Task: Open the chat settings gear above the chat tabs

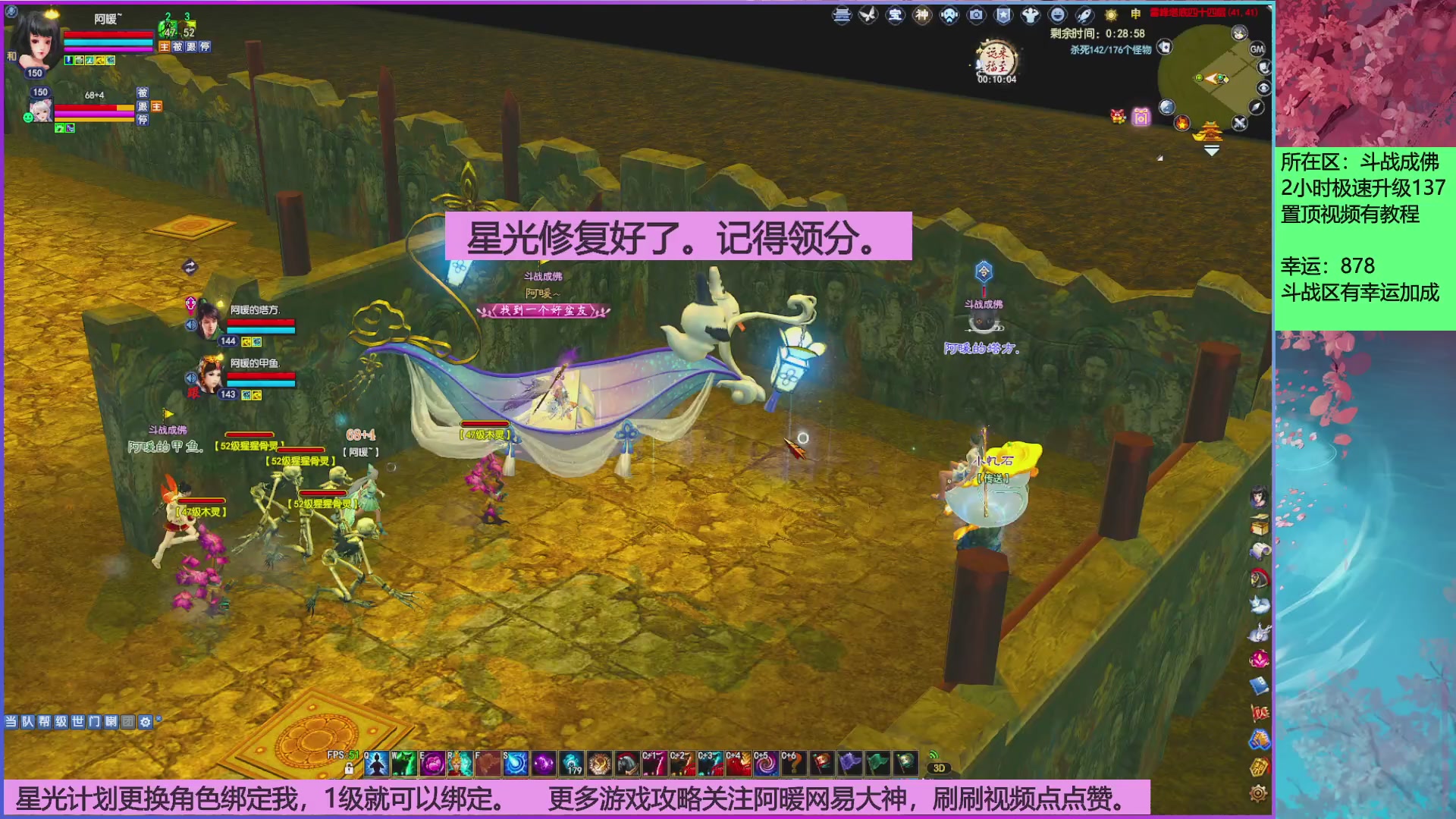Action: (145, 723)
